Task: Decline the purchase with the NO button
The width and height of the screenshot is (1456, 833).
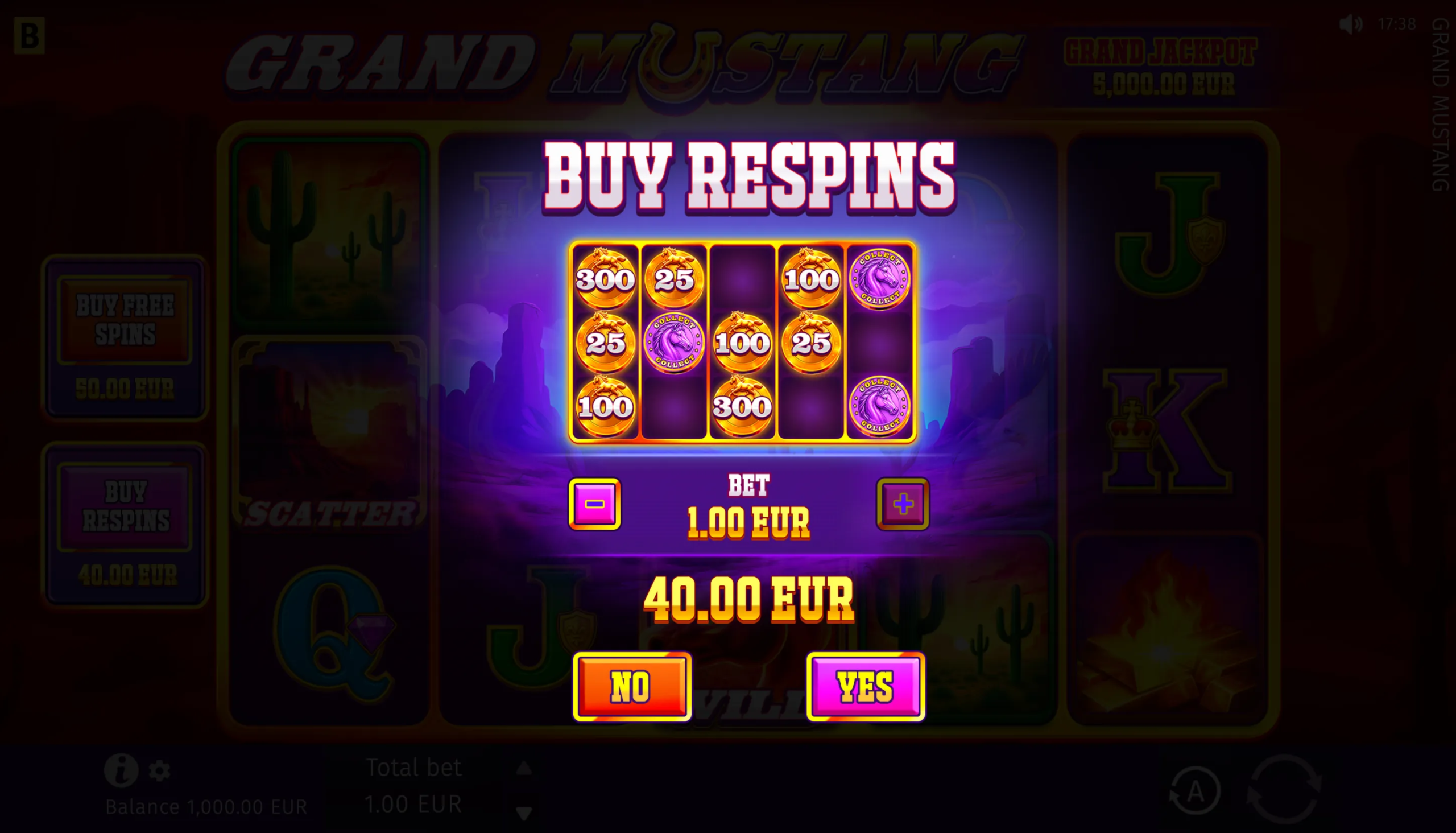Action: click(632, 686)
